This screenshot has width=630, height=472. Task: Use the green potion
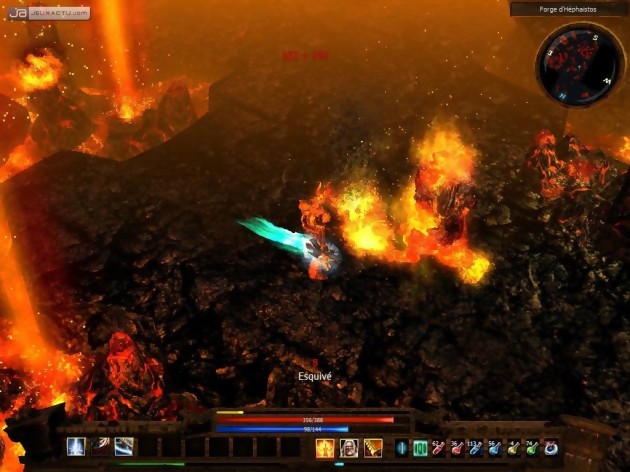(531, 448)
